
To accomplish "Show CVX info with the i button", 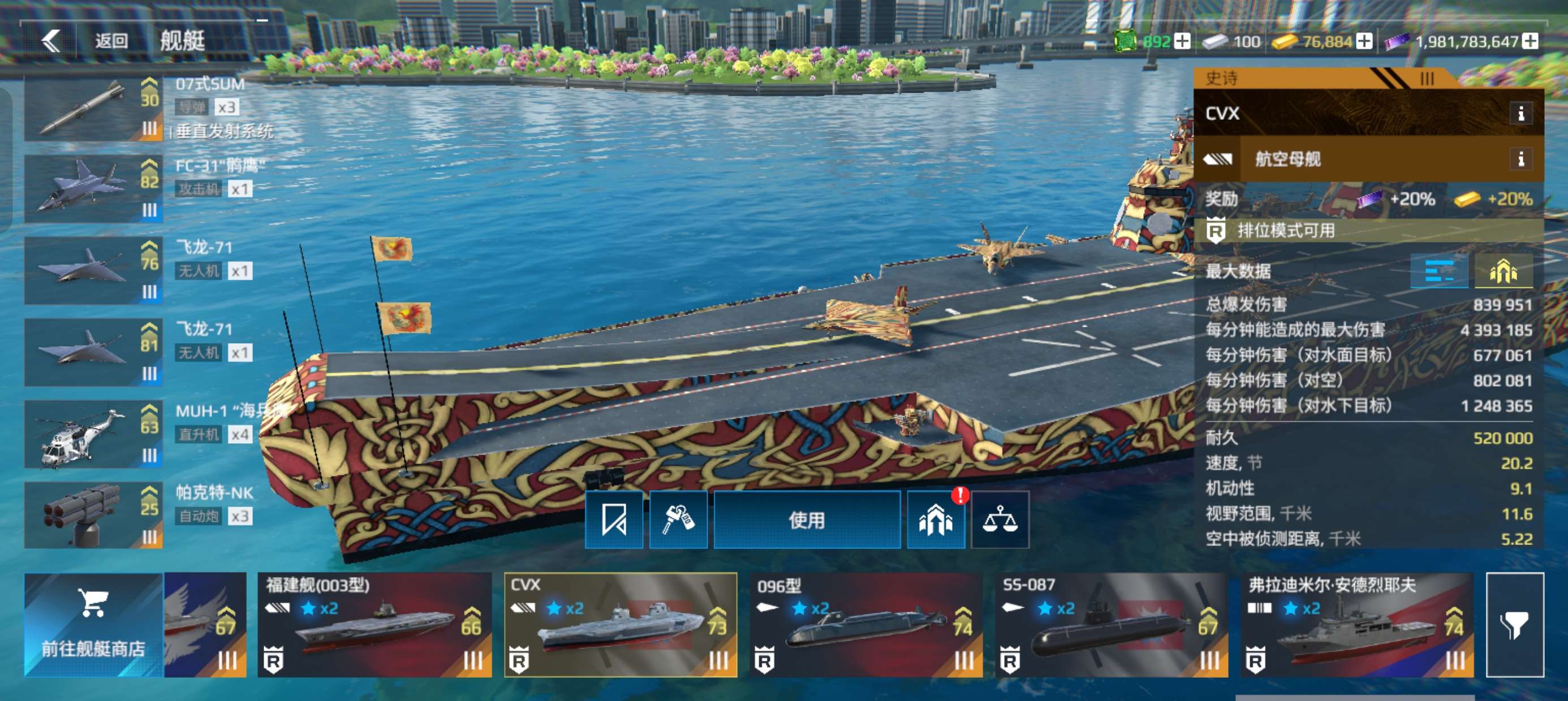I will coord(1520,113).
